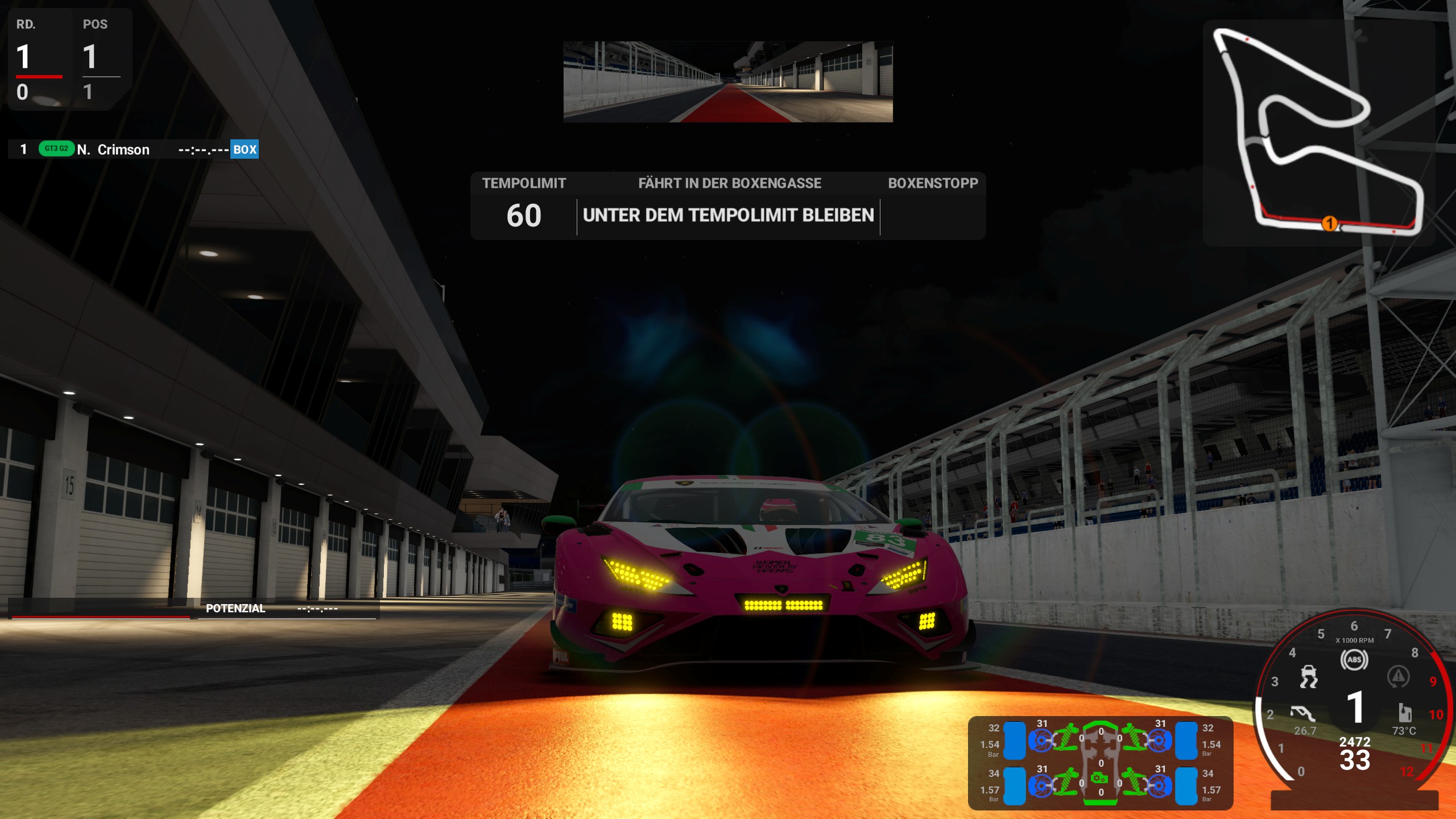
Task: Click the fuel pump icon on the tachometer
Action: (1405, 712)
